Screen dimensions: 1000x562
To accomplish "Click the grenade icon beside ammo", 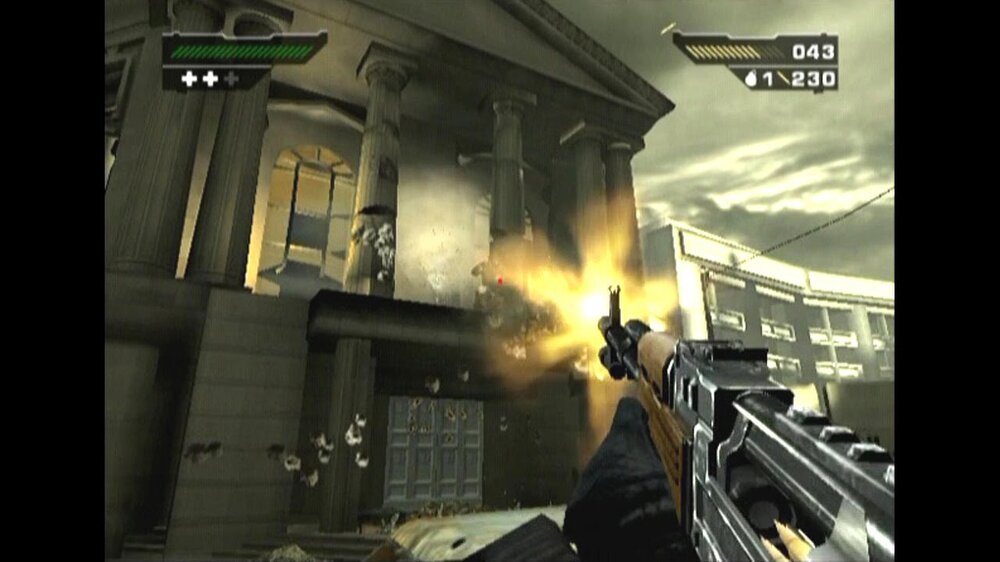I will tap(751, 79).
